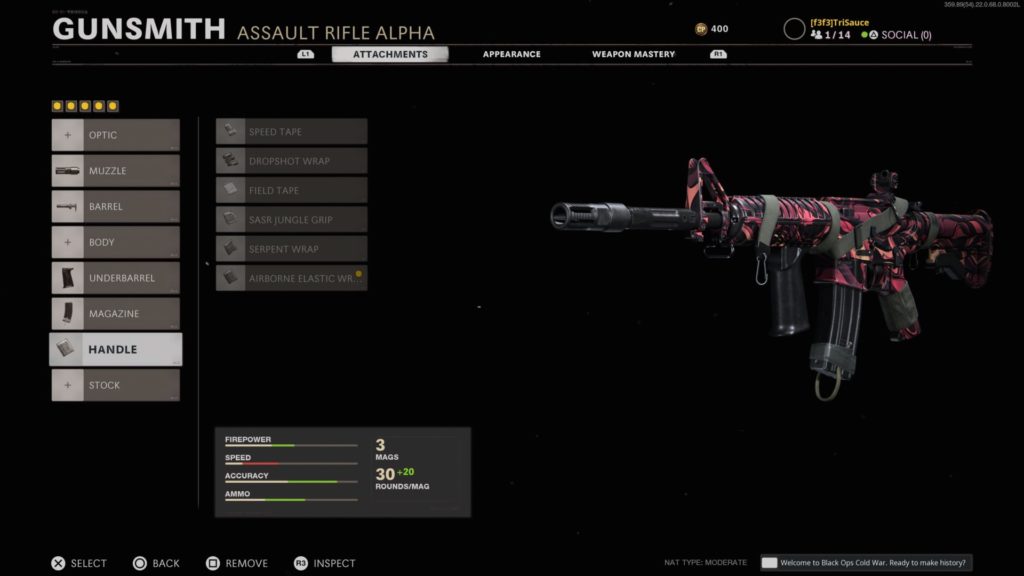Screen dimensions: 1024x576
Task: Select the Serpent Wrap handle
Action: coord(292,248)
